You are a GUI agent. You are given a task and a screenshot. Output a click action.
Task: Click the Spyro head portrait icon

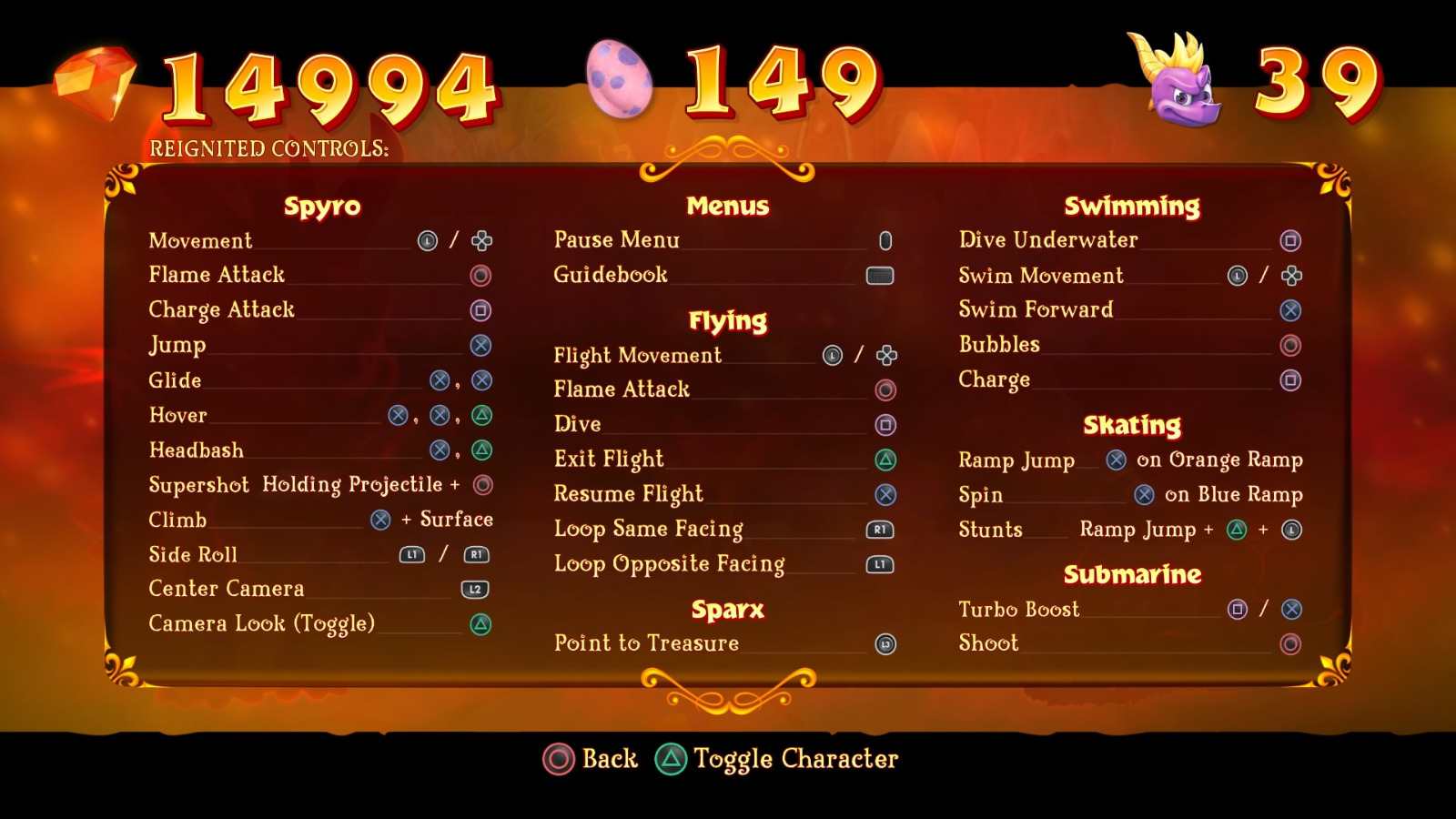[x=1174, y=80]
